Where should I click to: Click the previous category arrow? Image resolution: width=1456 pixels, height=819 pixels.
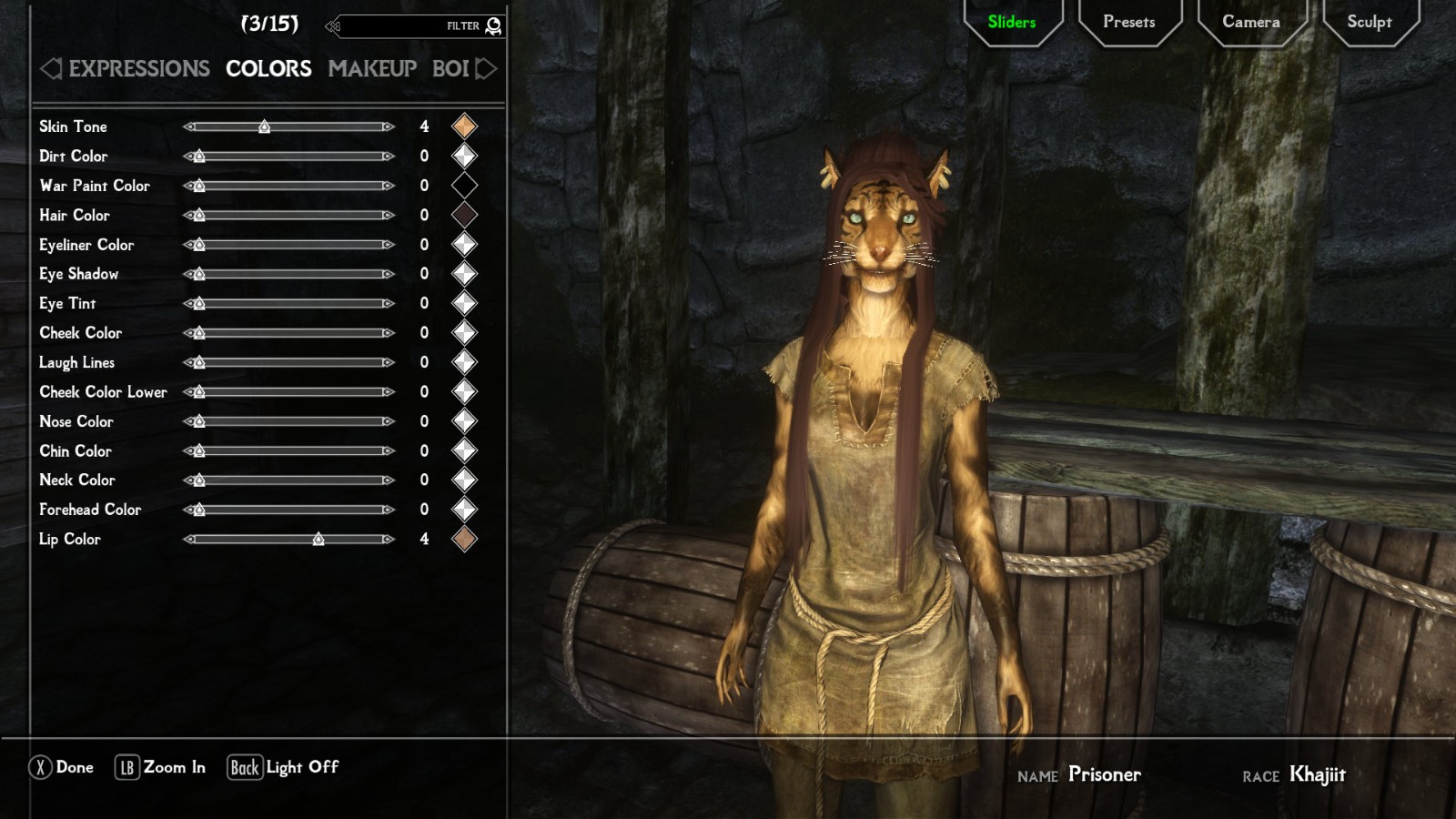(51, 68)
